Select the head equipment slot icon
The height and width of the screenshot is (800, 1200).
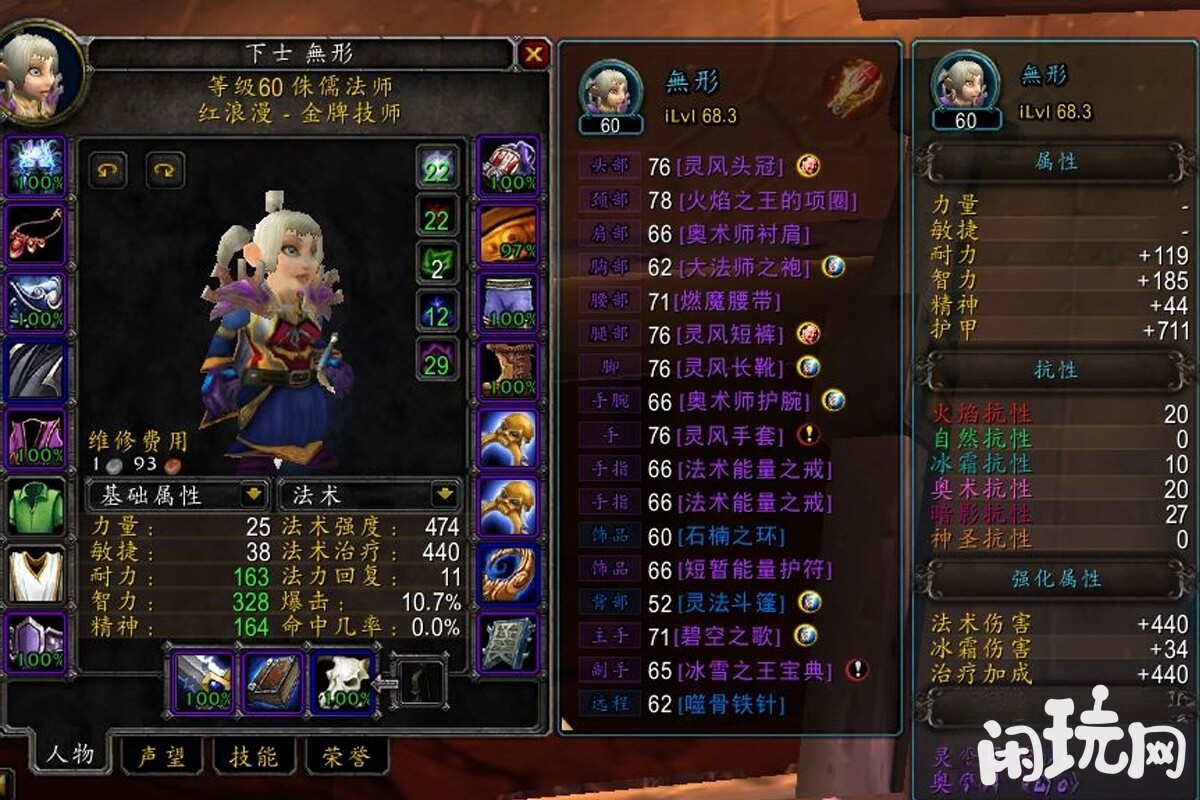point(36,166)
